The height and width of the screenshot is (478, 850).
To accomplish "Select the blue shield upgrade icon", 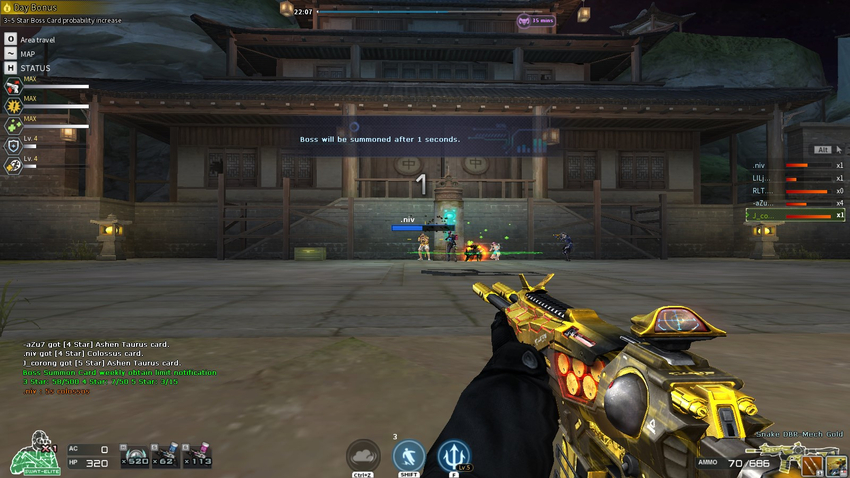I will pos(12,145).
